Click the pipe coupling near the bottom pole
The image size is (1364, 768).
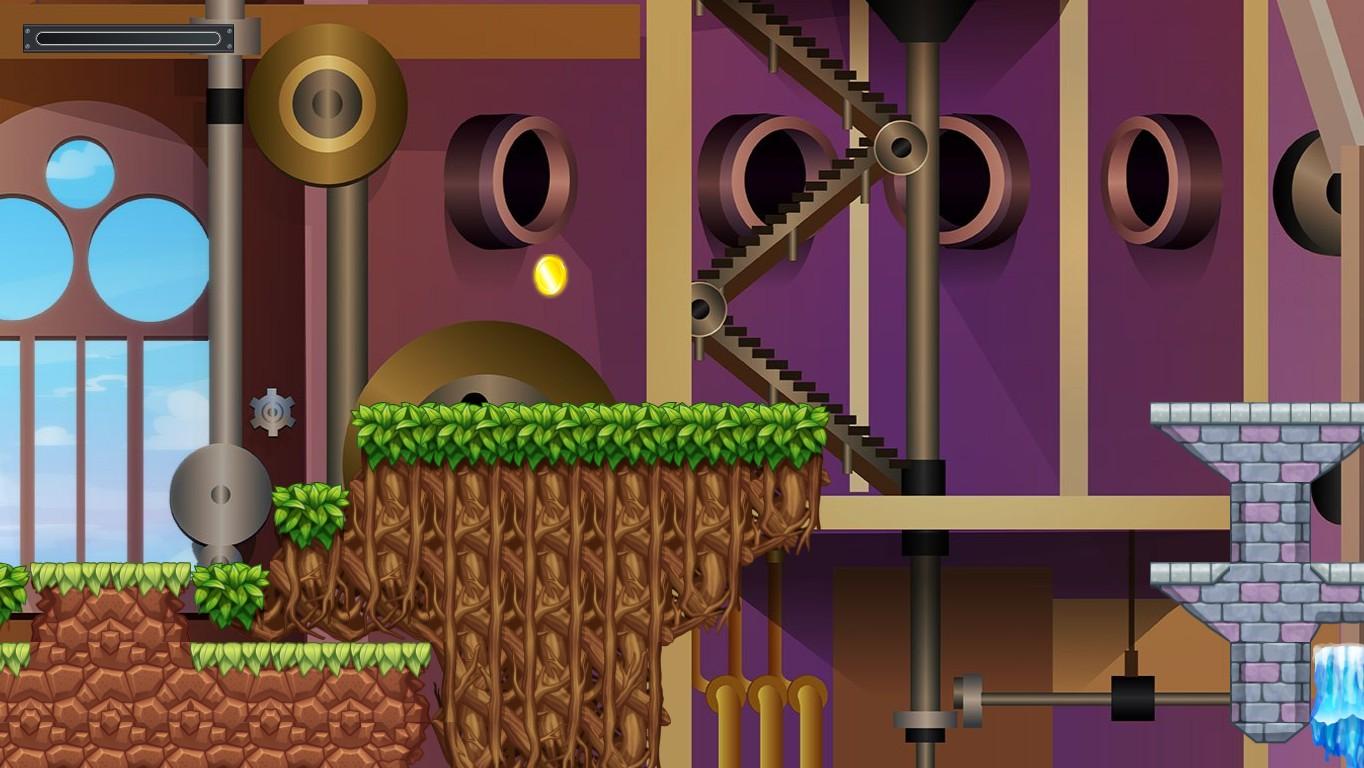click(967, 700)
